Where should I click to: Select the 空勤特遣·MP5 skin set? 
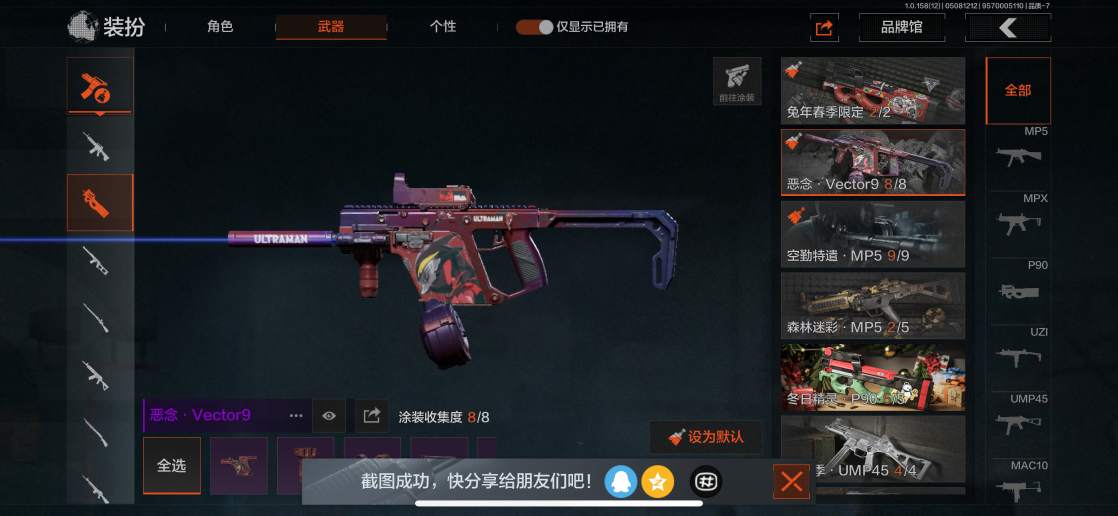872,234
